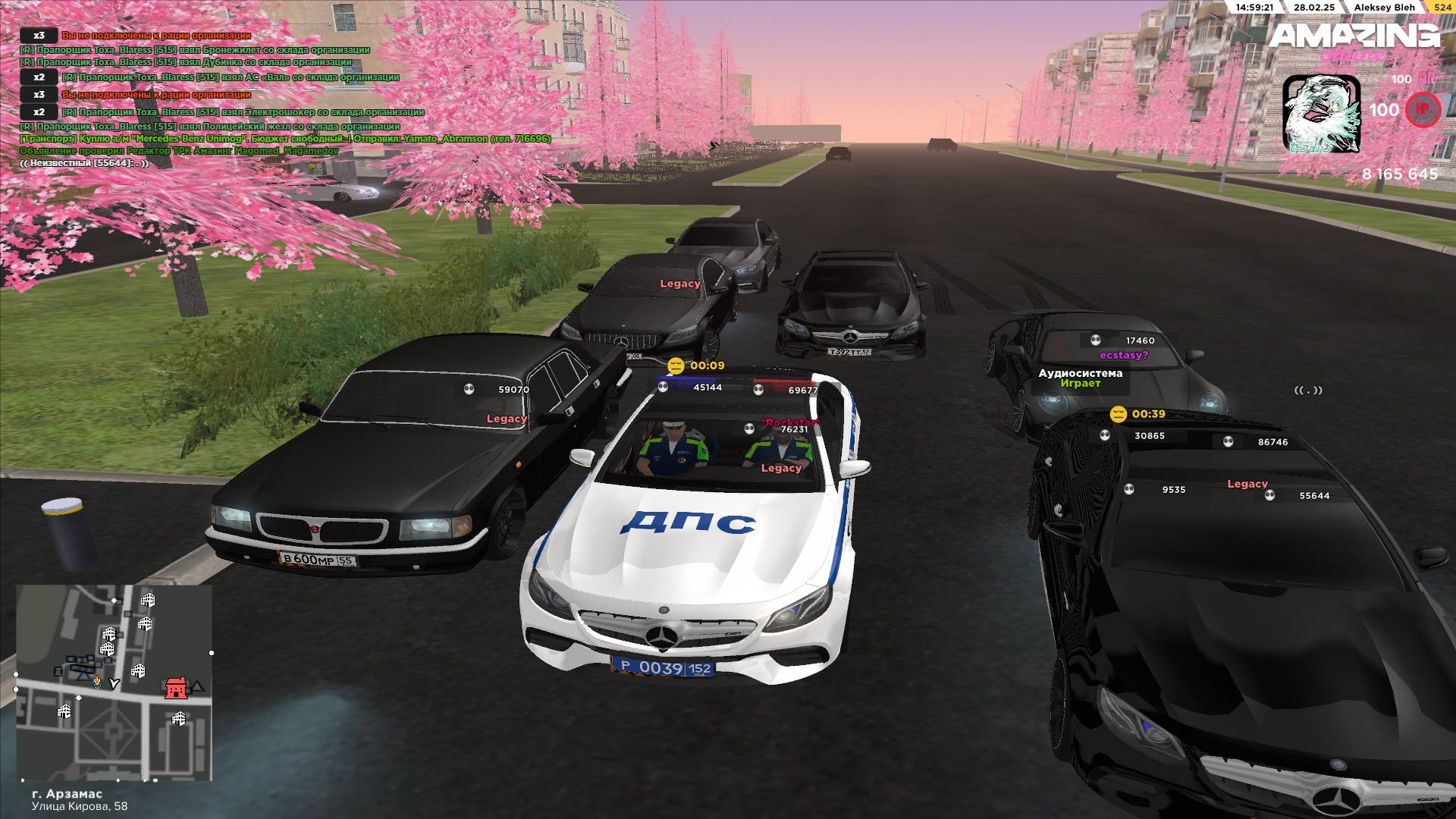Select the Aleksey Bleh player name tab
Viewport: 1456px width, 819px height.
point(1384,8)
